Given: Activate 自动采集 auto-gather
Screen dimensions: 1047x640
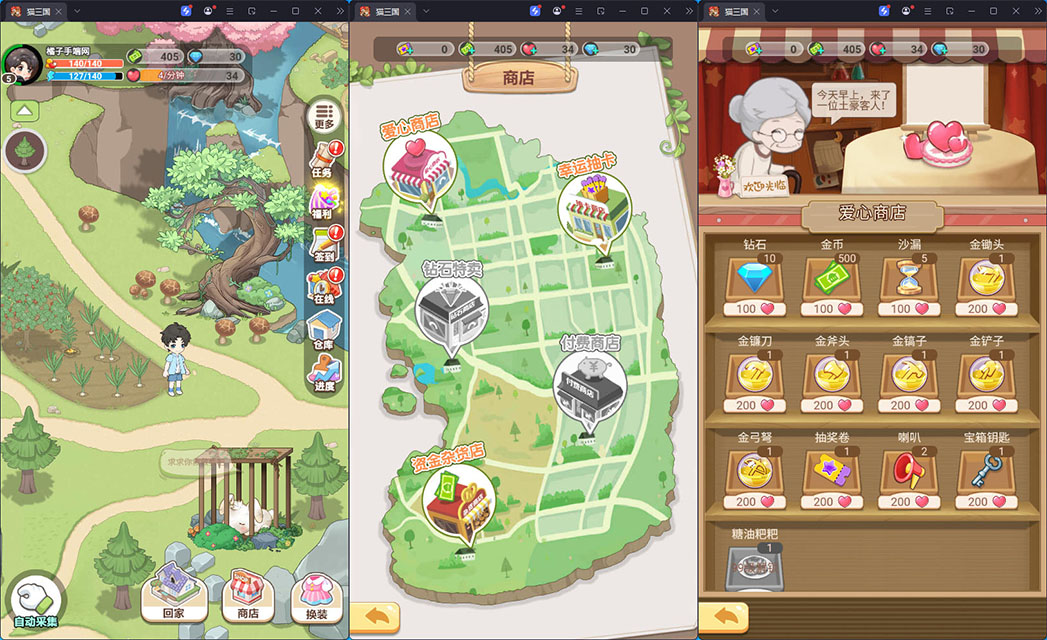Looking at the screenshot, I should tap(36, 601).
